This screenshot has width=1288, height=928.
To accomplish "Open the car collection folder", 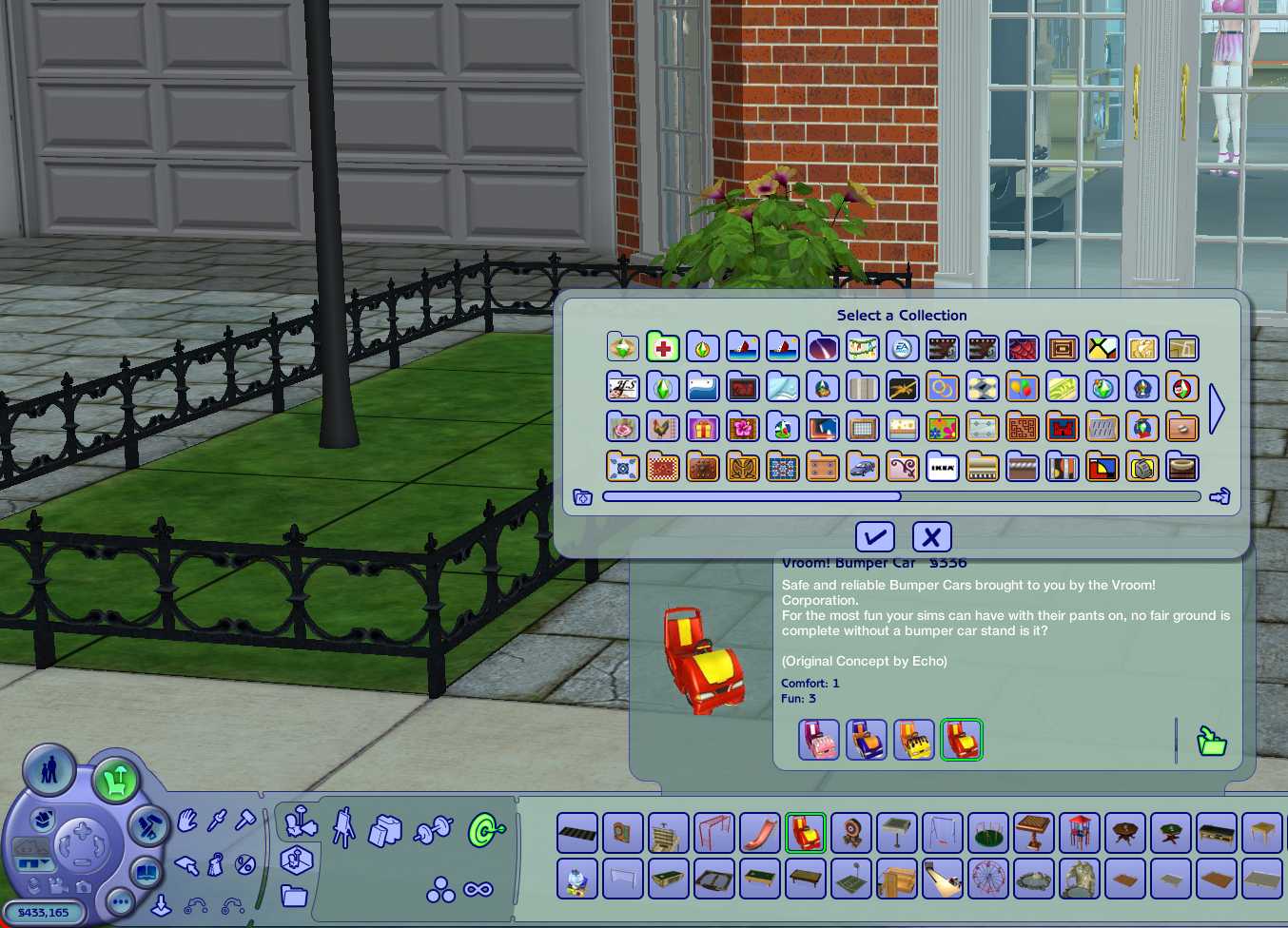I will coord(863,467).
